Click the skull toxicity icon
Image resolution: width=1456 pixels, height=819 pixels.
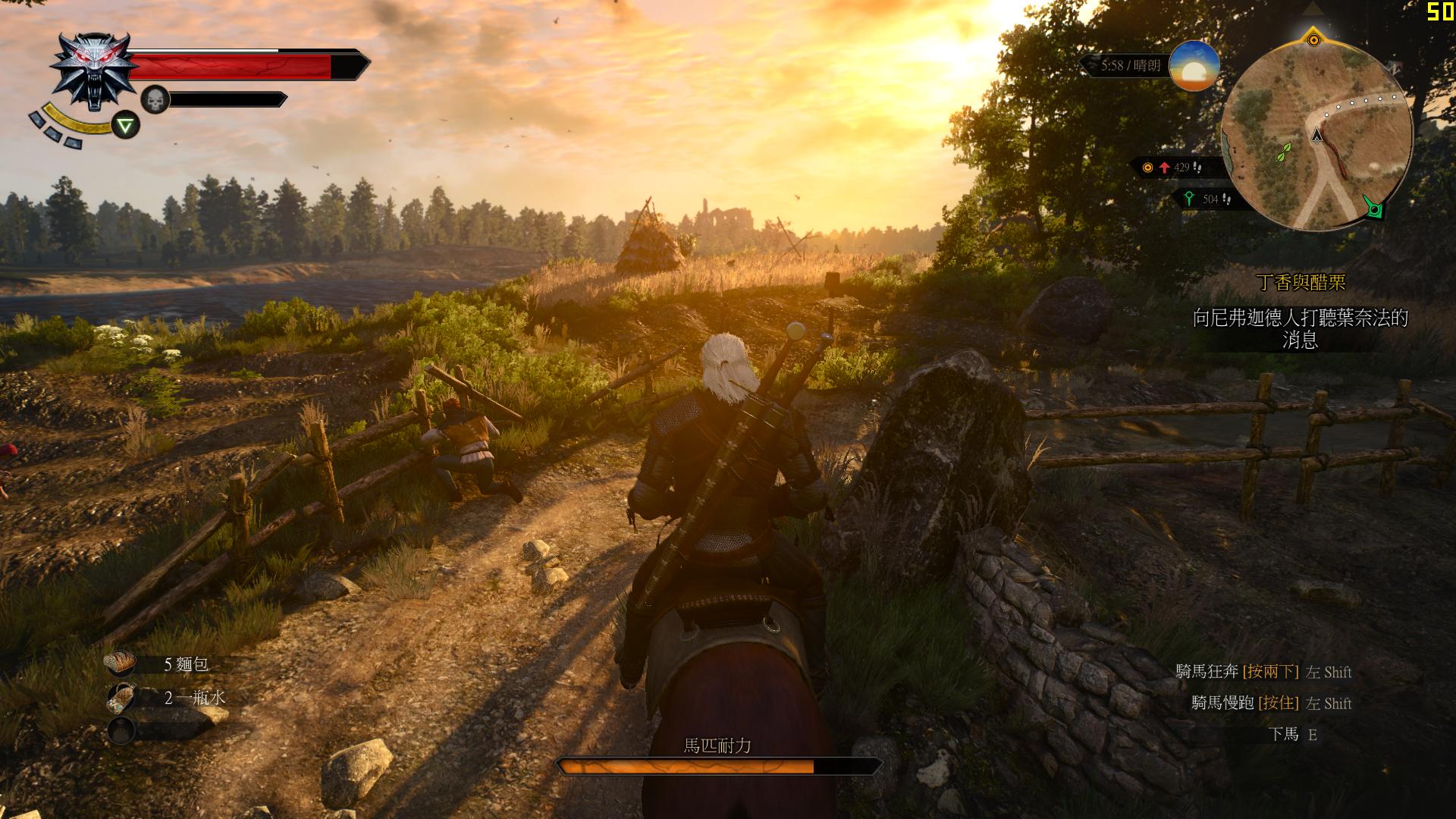coord(155,99)
